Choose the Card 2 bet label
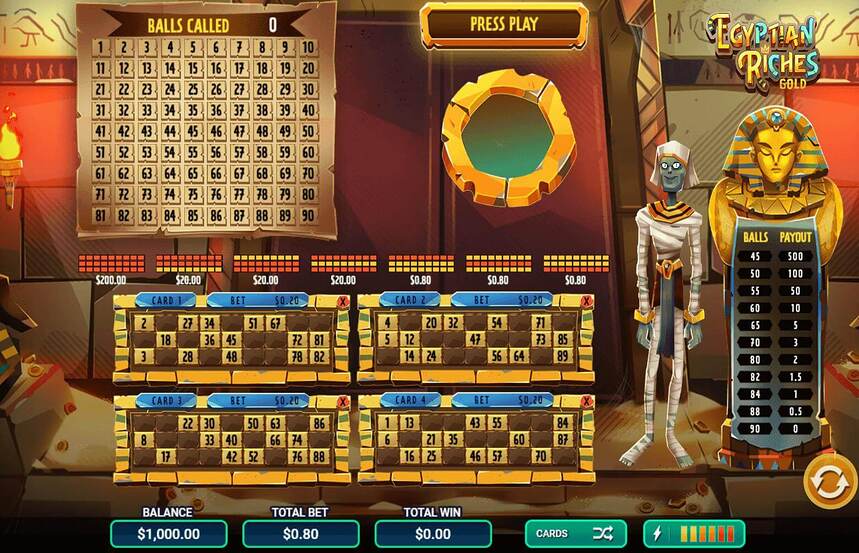This screenshot has width=859, height=553. tap(501, 300)
